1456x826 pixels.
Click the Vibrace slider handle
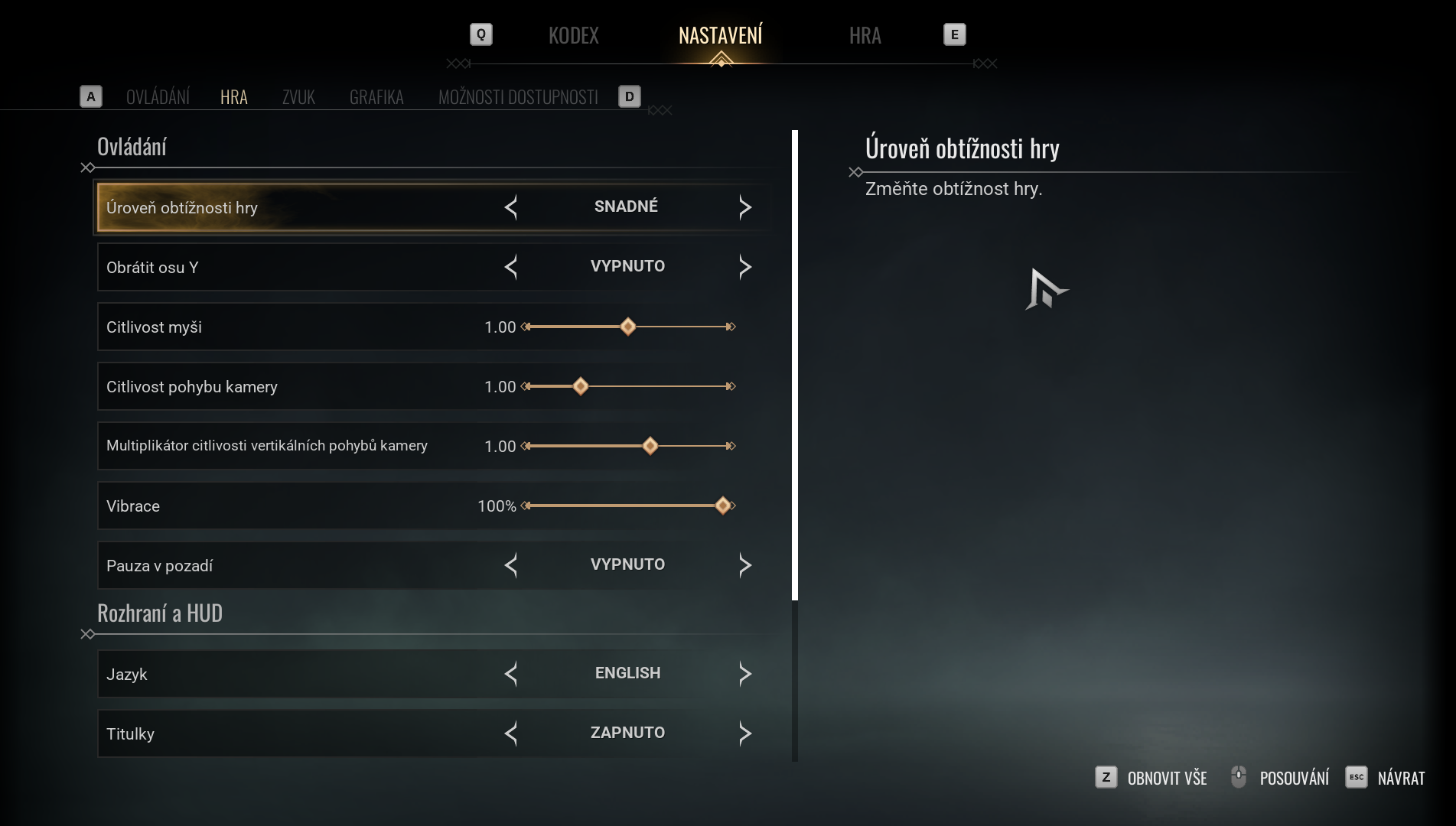click(x=723, y=506)
